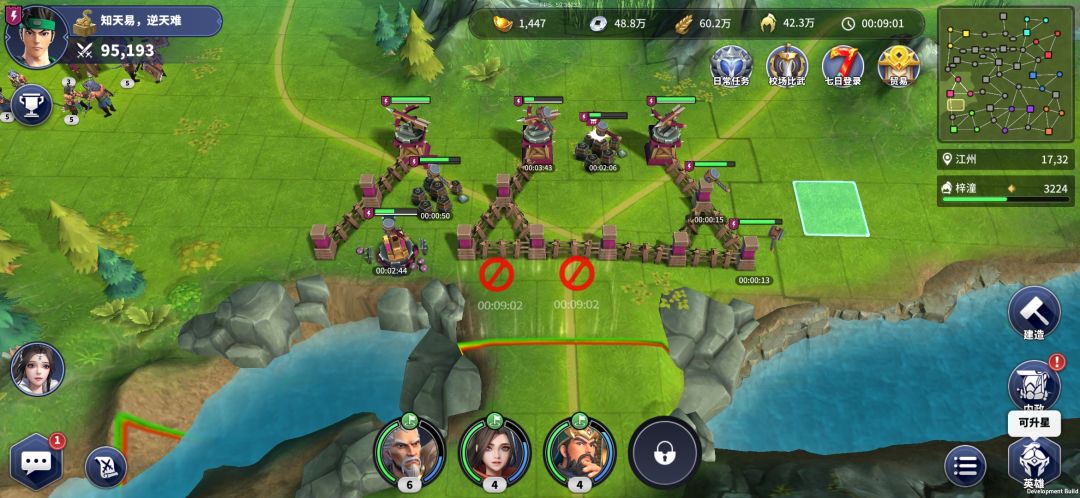Open 七日登录 seven-day login rewards

pyautogui.click(x=842, y=64)
